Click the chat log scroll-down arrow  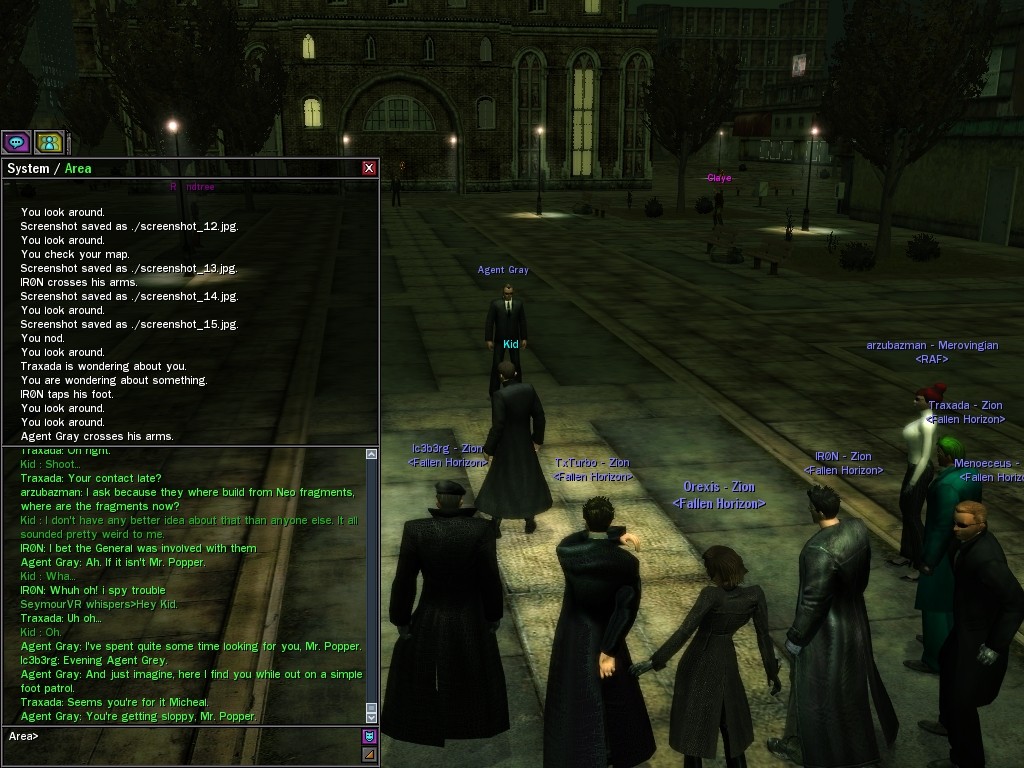click(371, 716)
